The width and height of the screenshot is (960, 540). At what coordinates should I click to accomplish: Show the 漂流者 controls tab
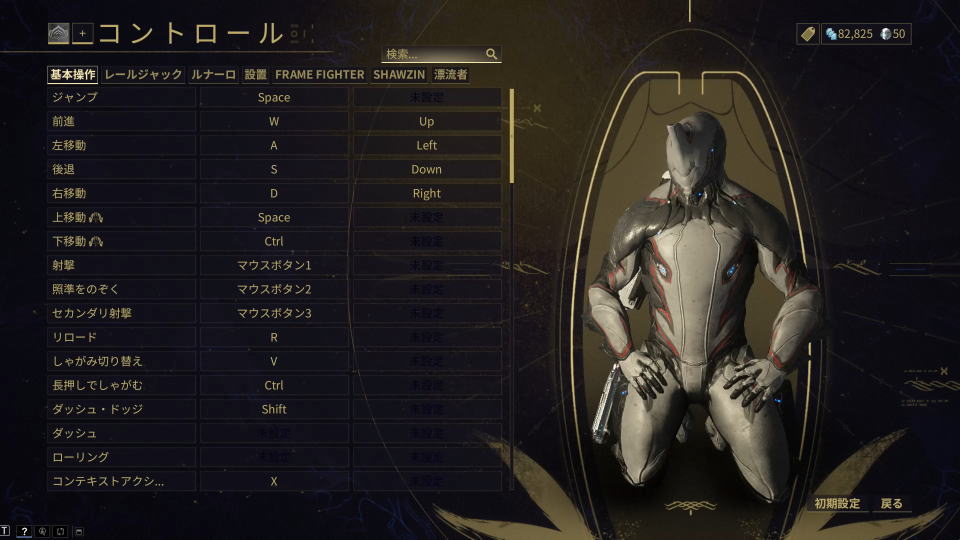451,74
